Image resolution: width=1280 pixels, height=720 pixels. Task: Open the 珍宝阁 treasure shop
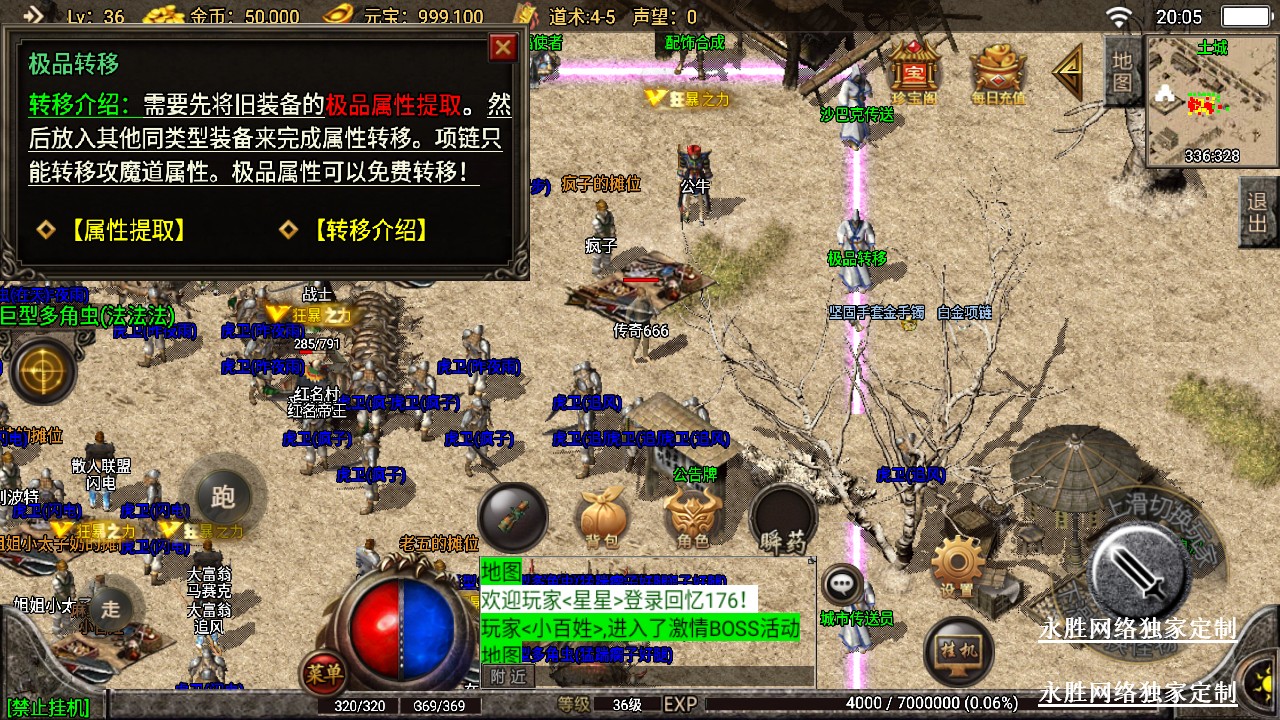912,72
